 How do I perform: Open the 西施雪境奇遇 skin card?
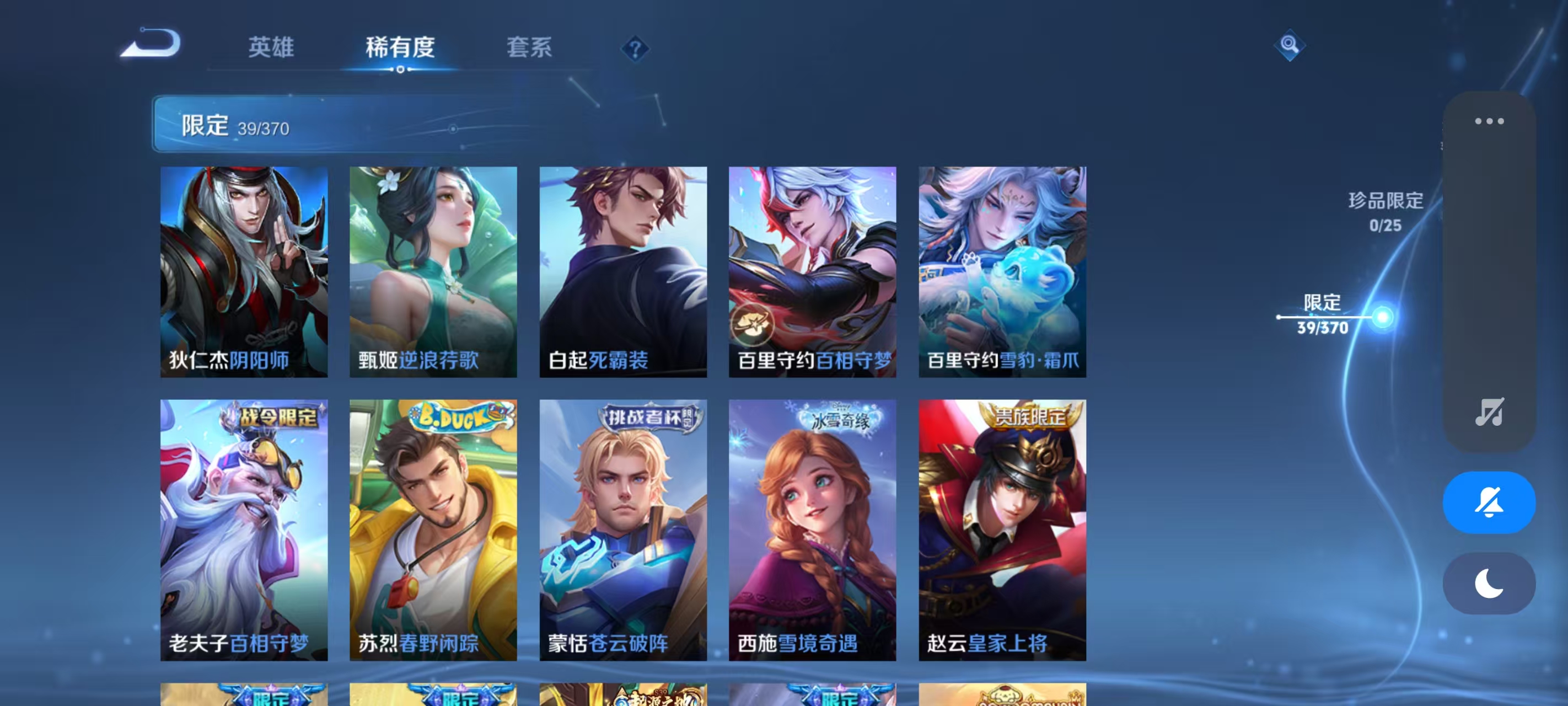(x=812, y=529)
